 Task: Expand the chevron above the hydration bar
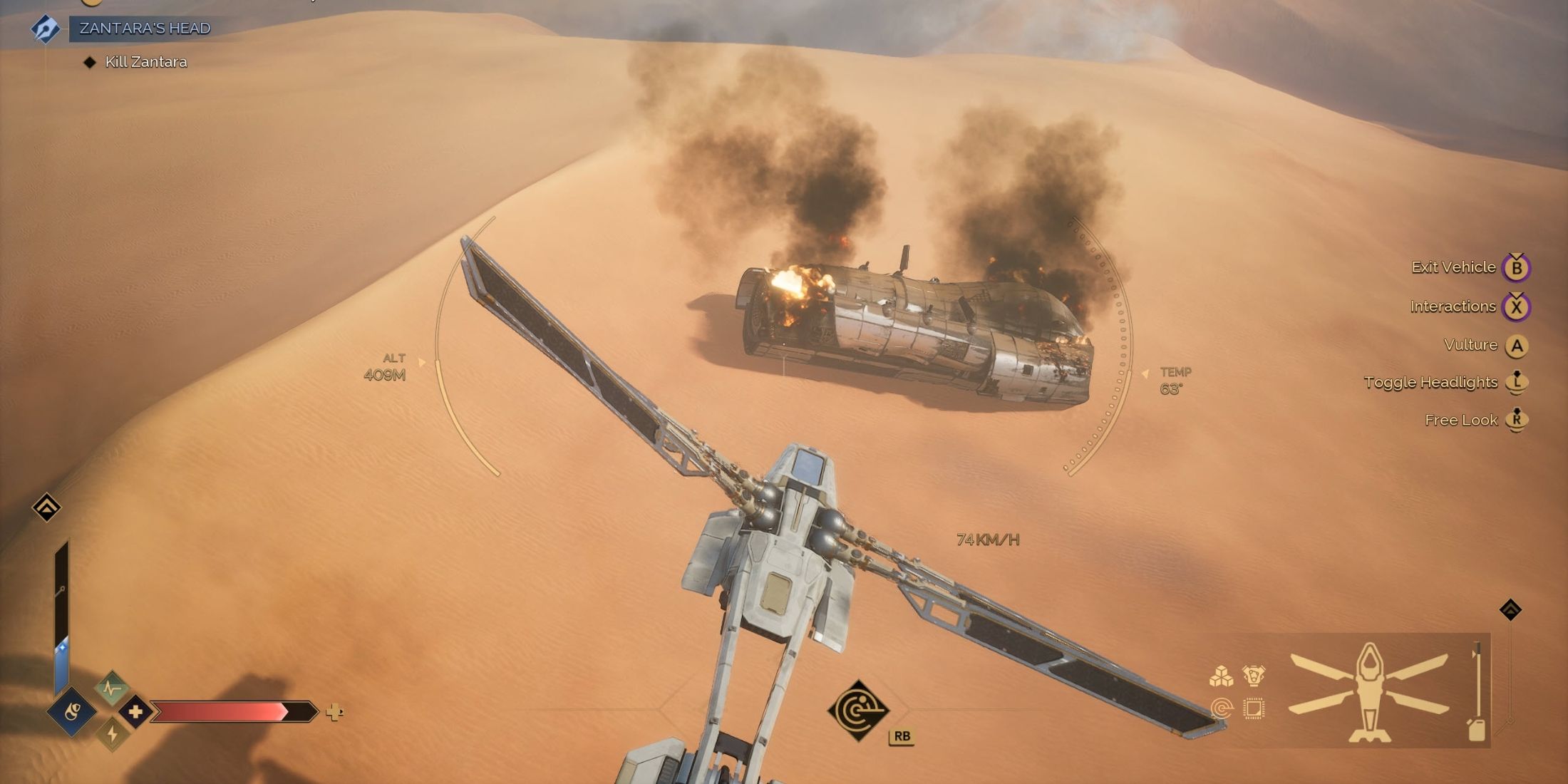click(46, 507)
